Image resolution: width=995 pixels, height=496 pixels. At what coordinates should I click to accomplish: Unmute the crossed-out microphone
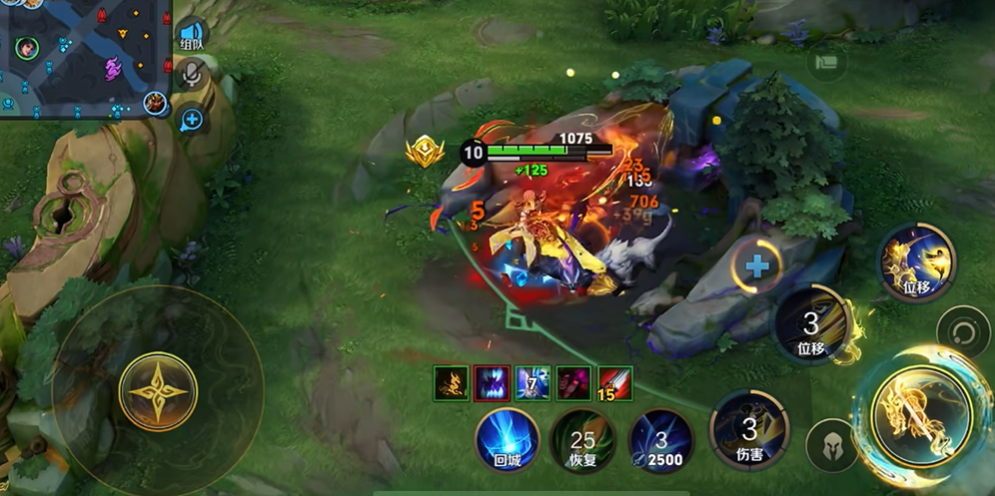[191, 74]
